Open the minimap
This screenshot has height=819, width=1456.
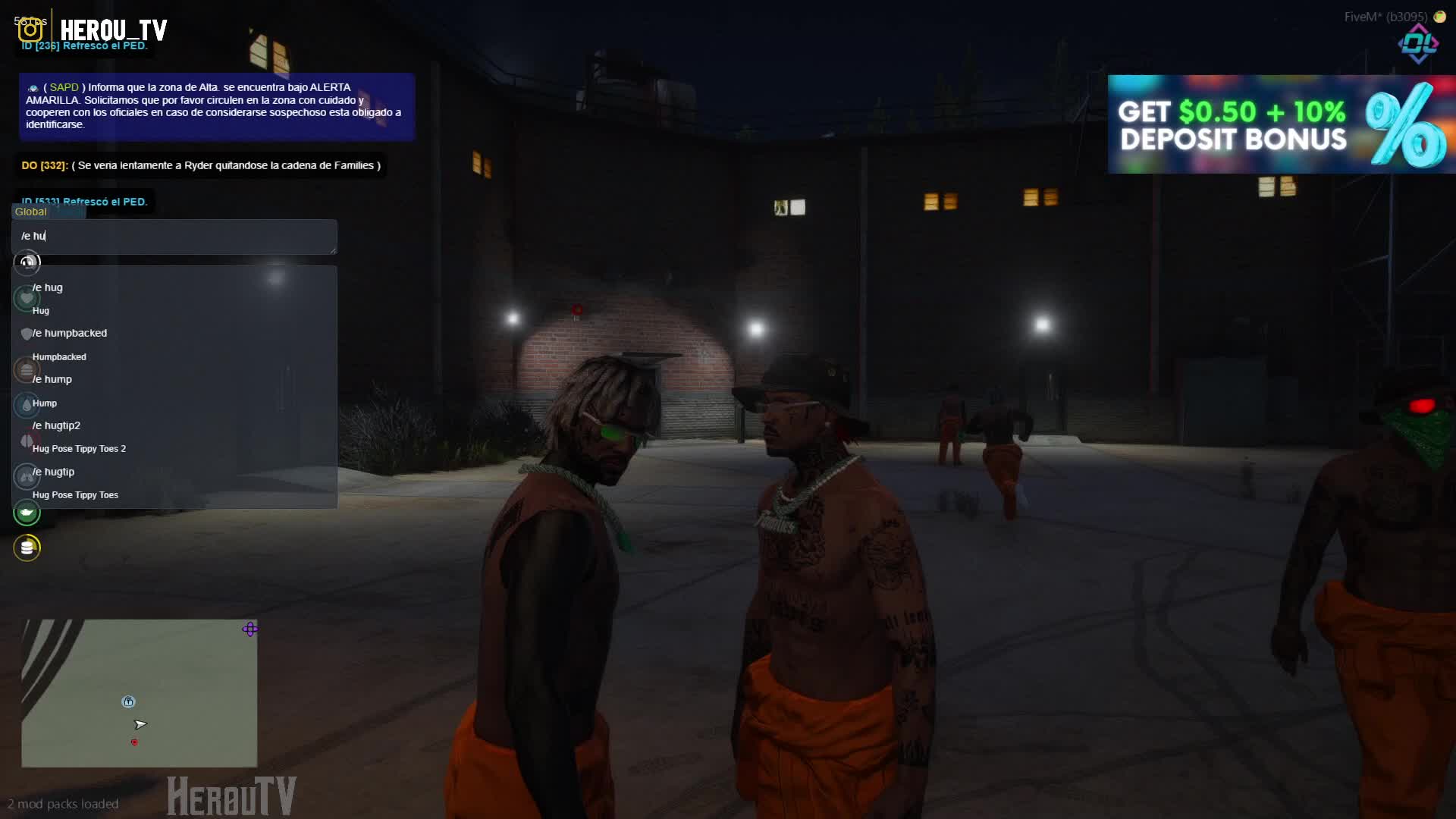(139, 693)
